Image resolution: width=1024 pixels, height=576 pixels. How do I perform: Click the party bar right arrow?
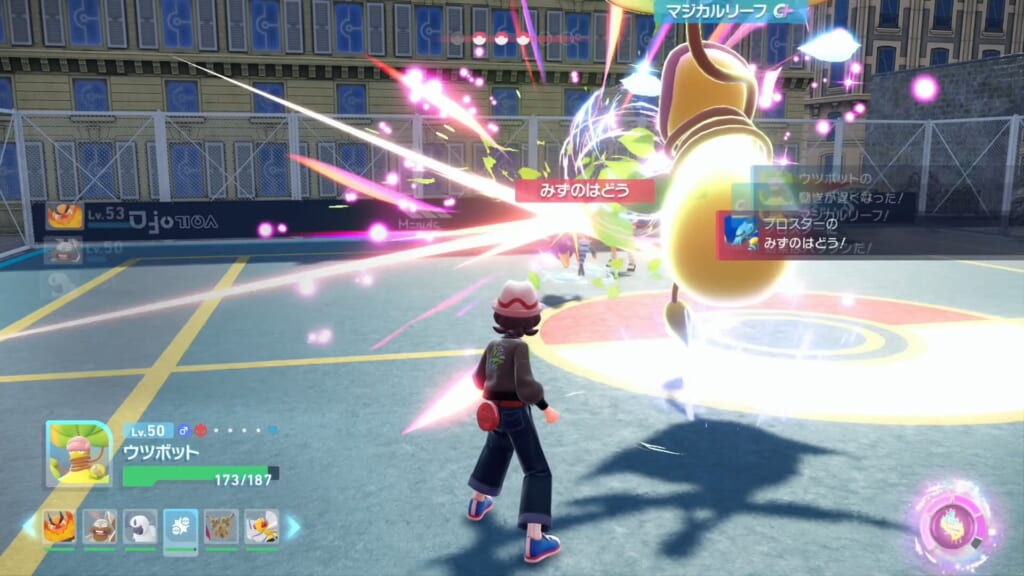pos(293,526)
